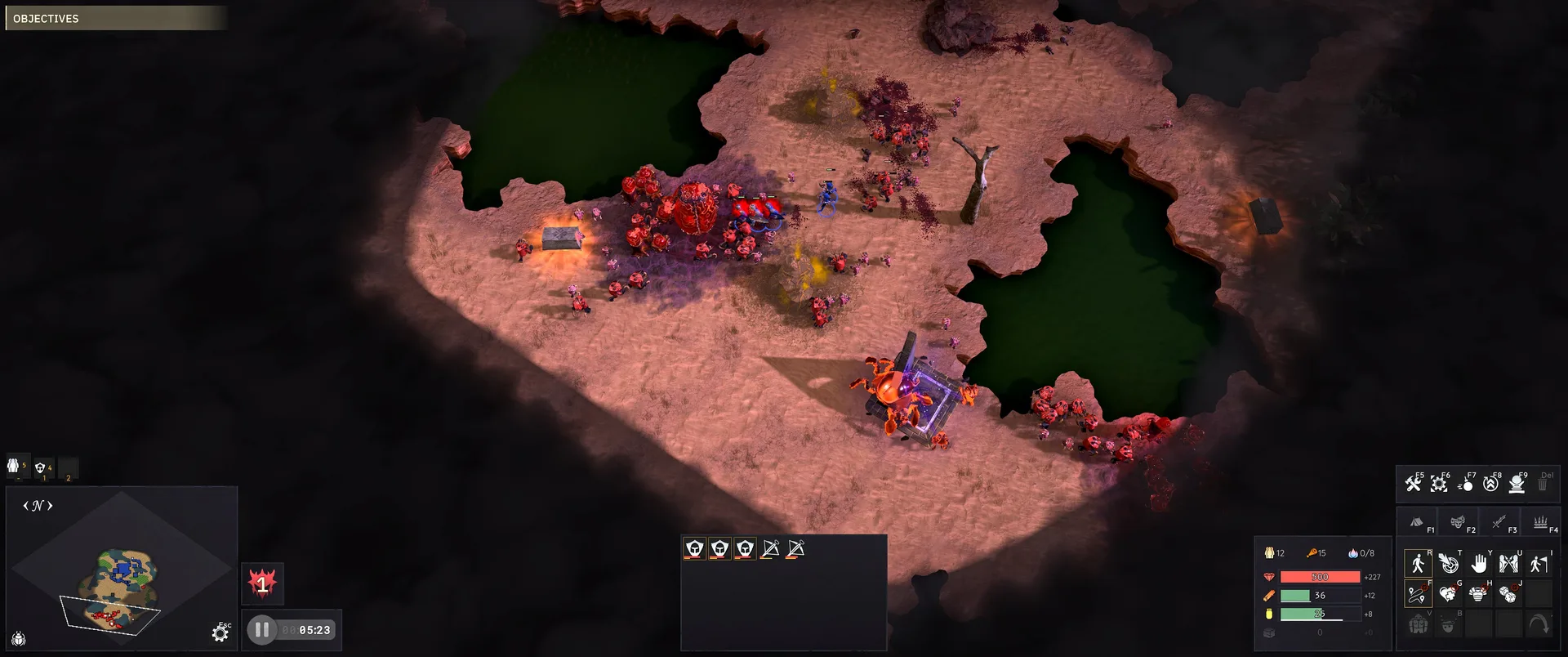Open the bomb F7 tool
Viewport: 1568px width, 657px height.
1465,484
